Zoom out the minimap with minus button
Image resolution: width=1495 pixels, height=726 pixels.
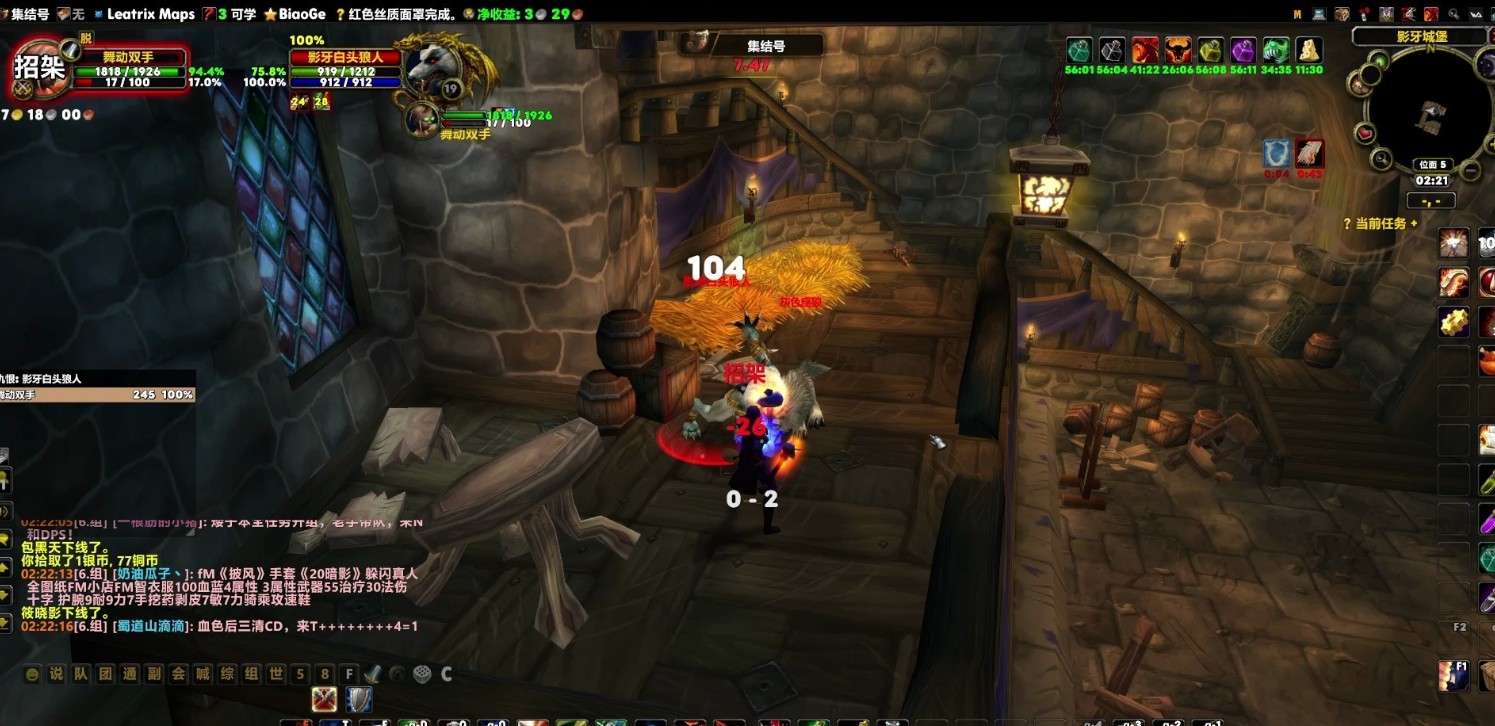[x=1470, y=170]
